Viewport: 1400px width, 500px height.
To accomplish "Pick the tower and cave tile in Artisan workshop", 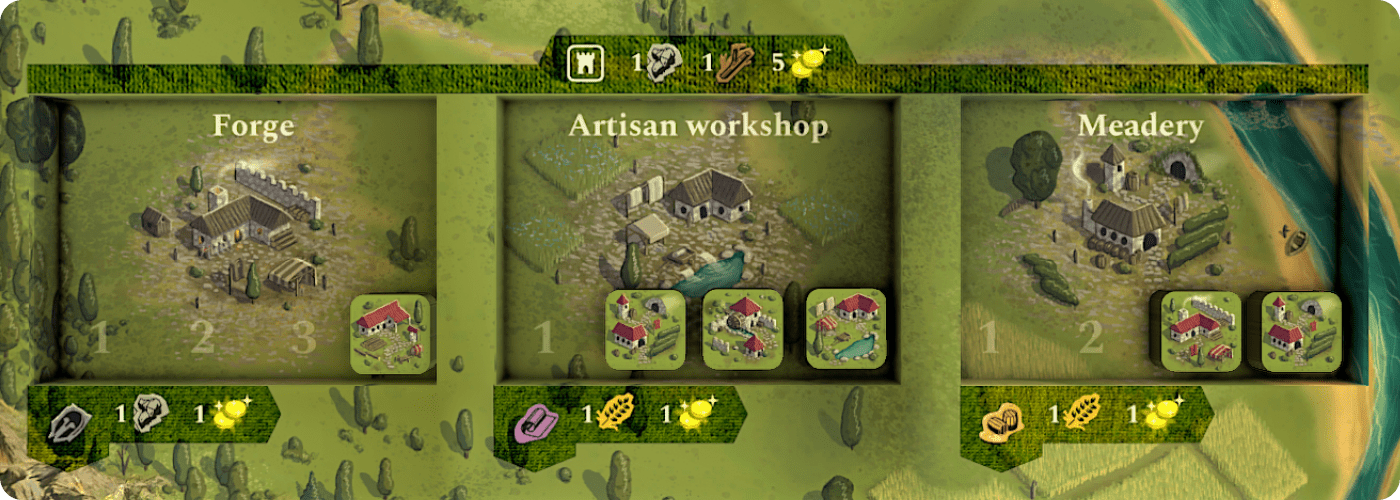I will tap(645, 329).
